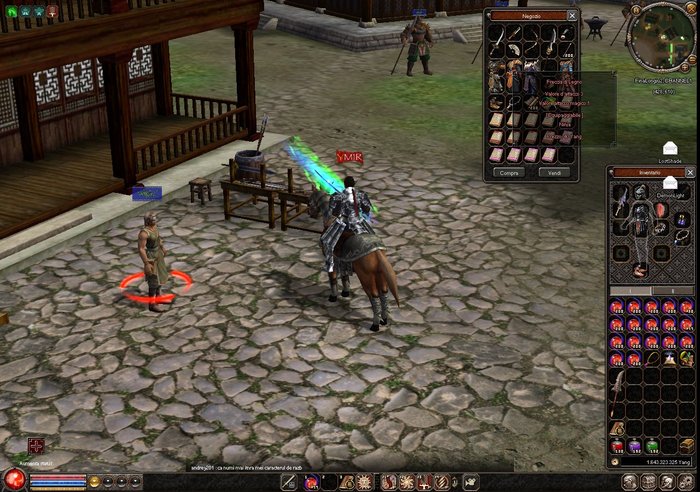Open the LostShade whisper envelope
The width and height of the screenshot is (700, 492).
pos(669,148)
